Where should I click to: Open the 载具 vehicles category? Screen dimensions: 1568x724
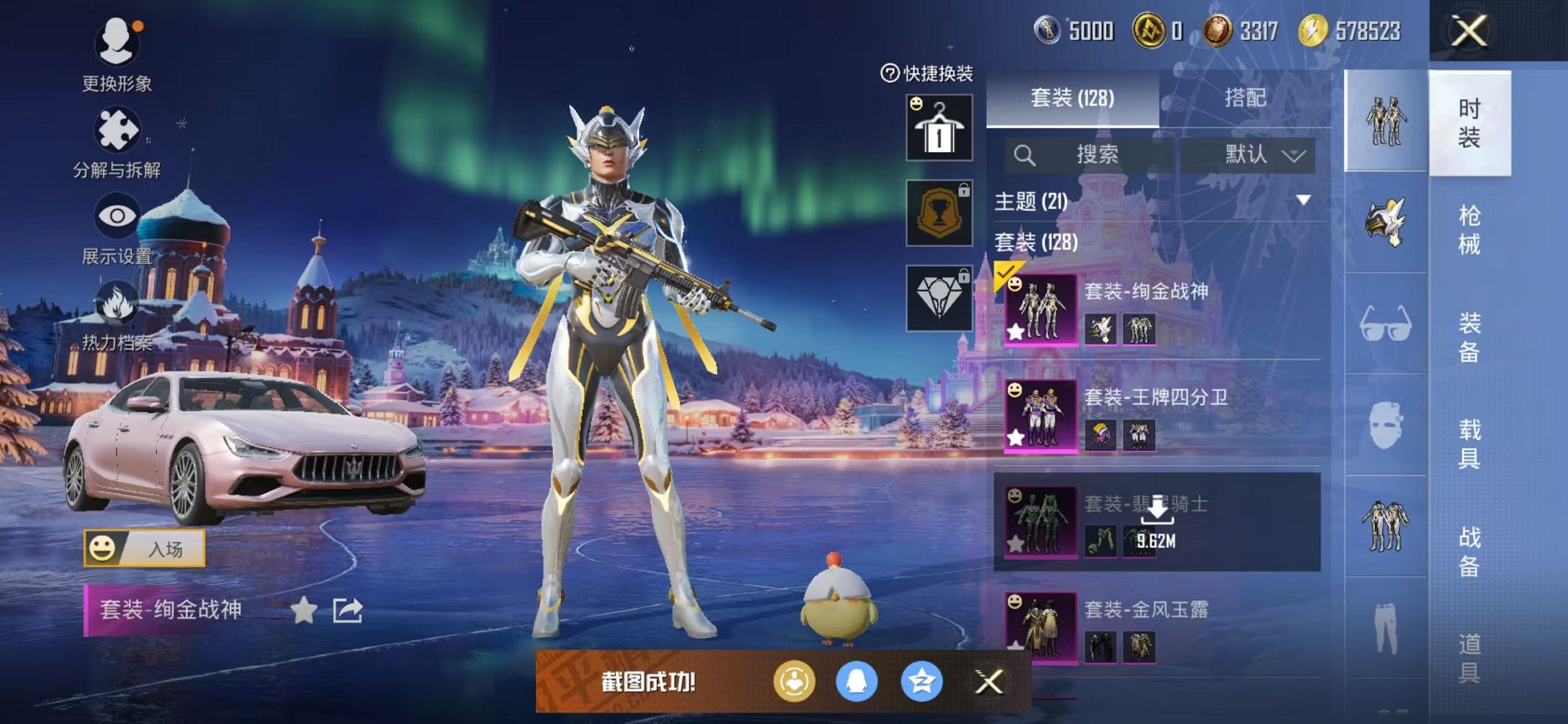[1469, 443]
